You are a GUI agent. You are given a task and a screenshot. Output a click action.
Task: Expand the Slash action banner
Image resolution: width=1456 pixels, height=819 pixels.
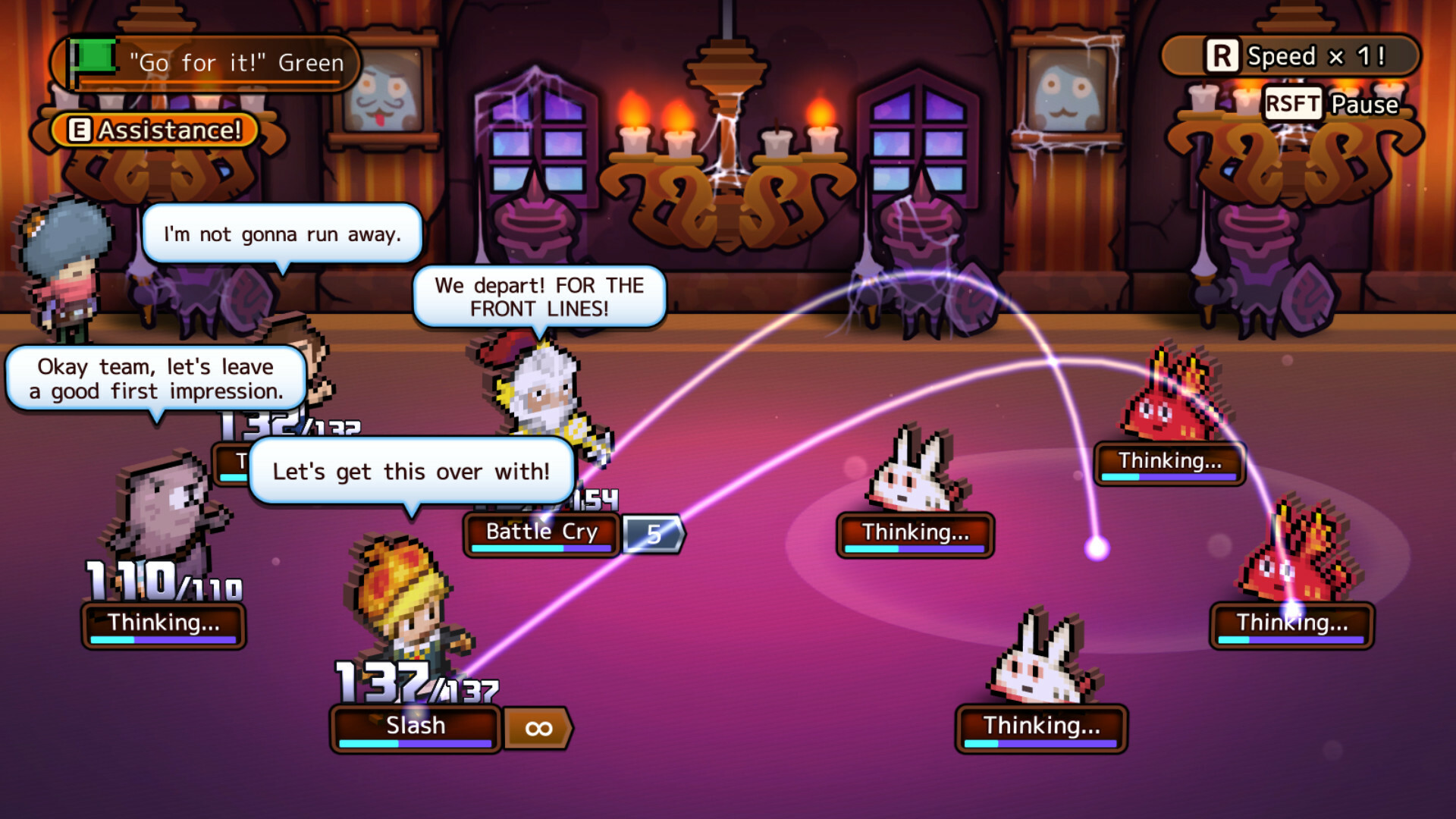pos(414,725)
